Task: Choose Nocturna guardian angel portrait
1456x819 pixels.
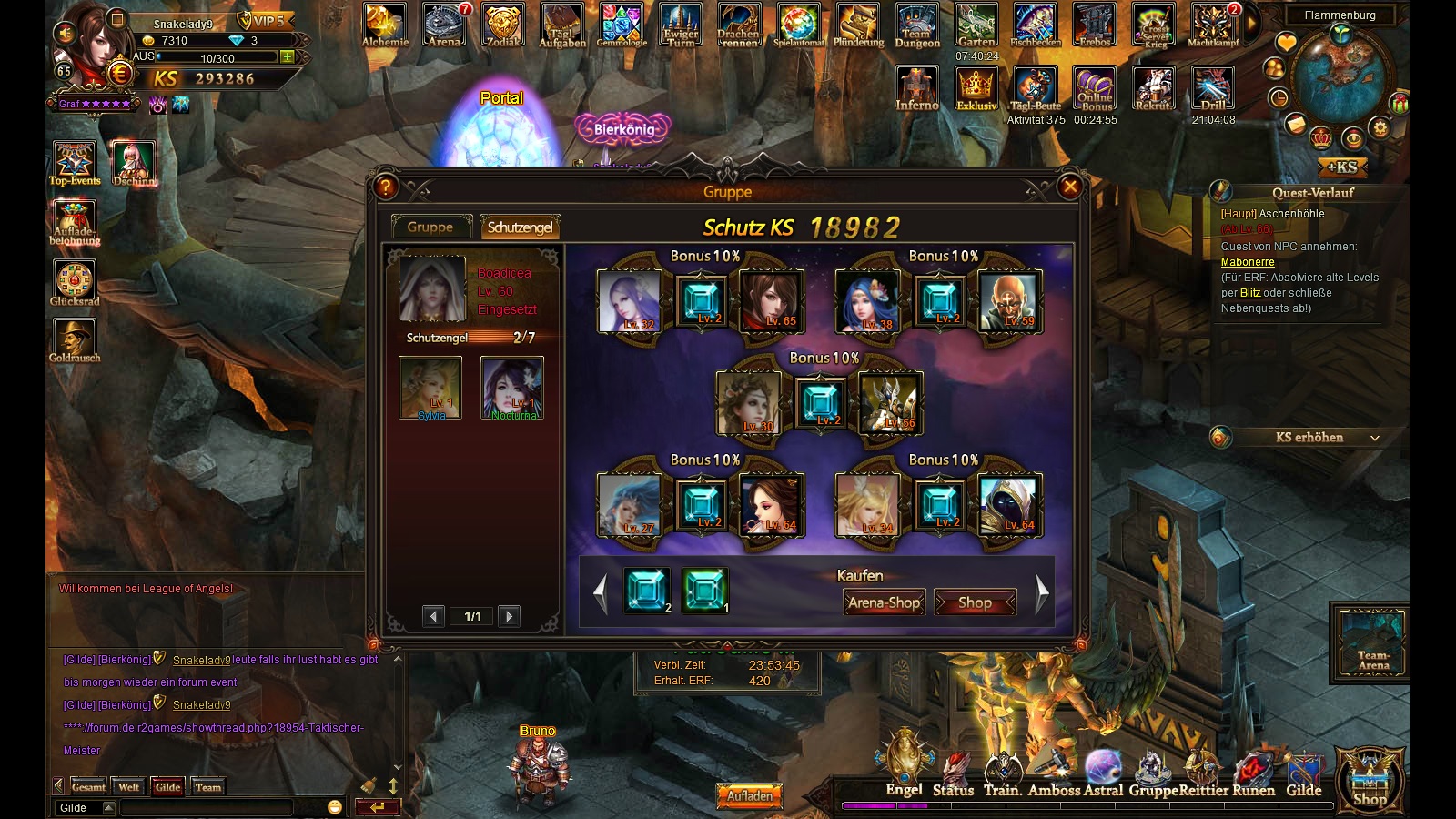Action: [512, 387]
